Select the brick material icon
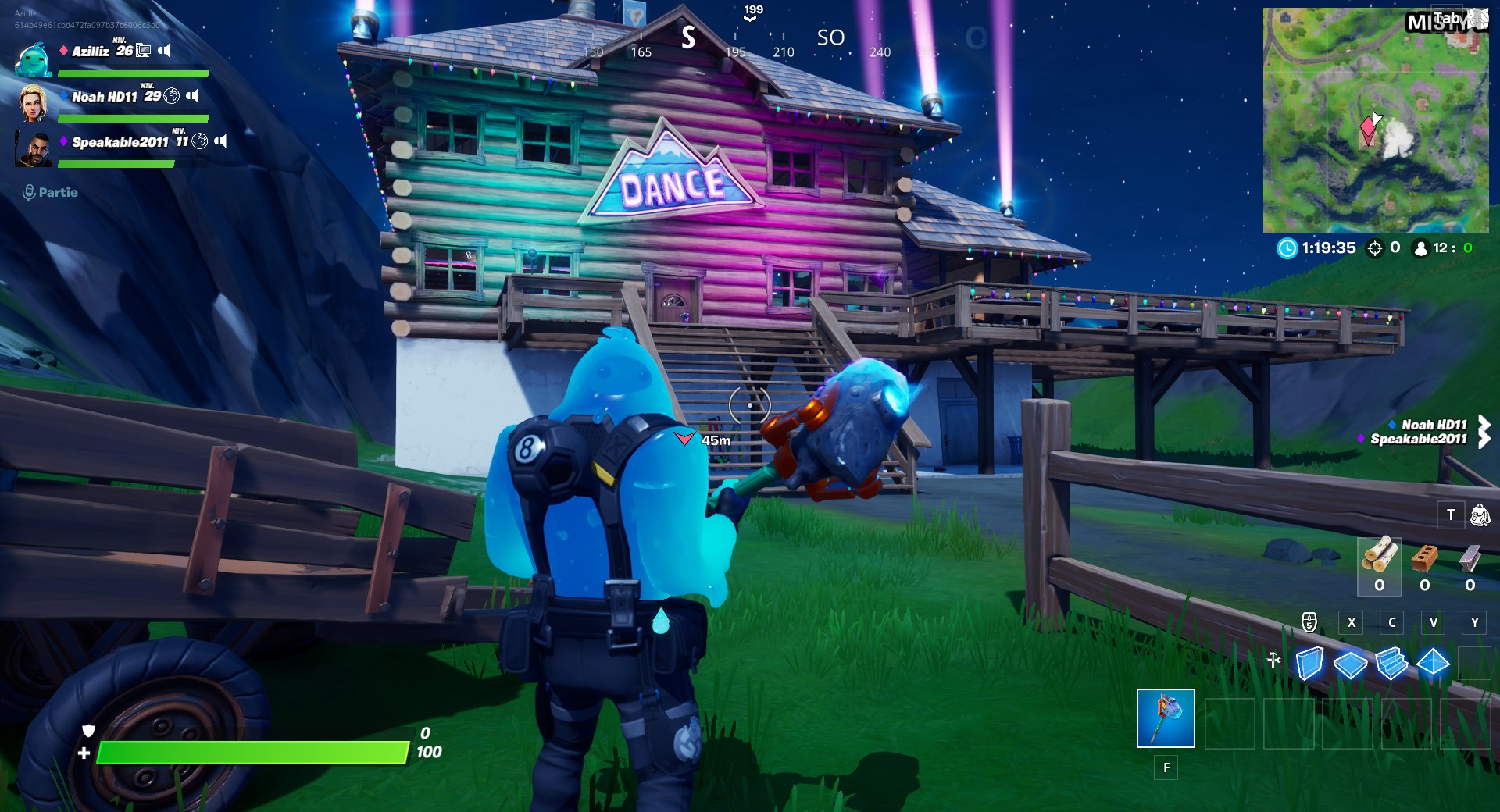 pos(1424,558)
